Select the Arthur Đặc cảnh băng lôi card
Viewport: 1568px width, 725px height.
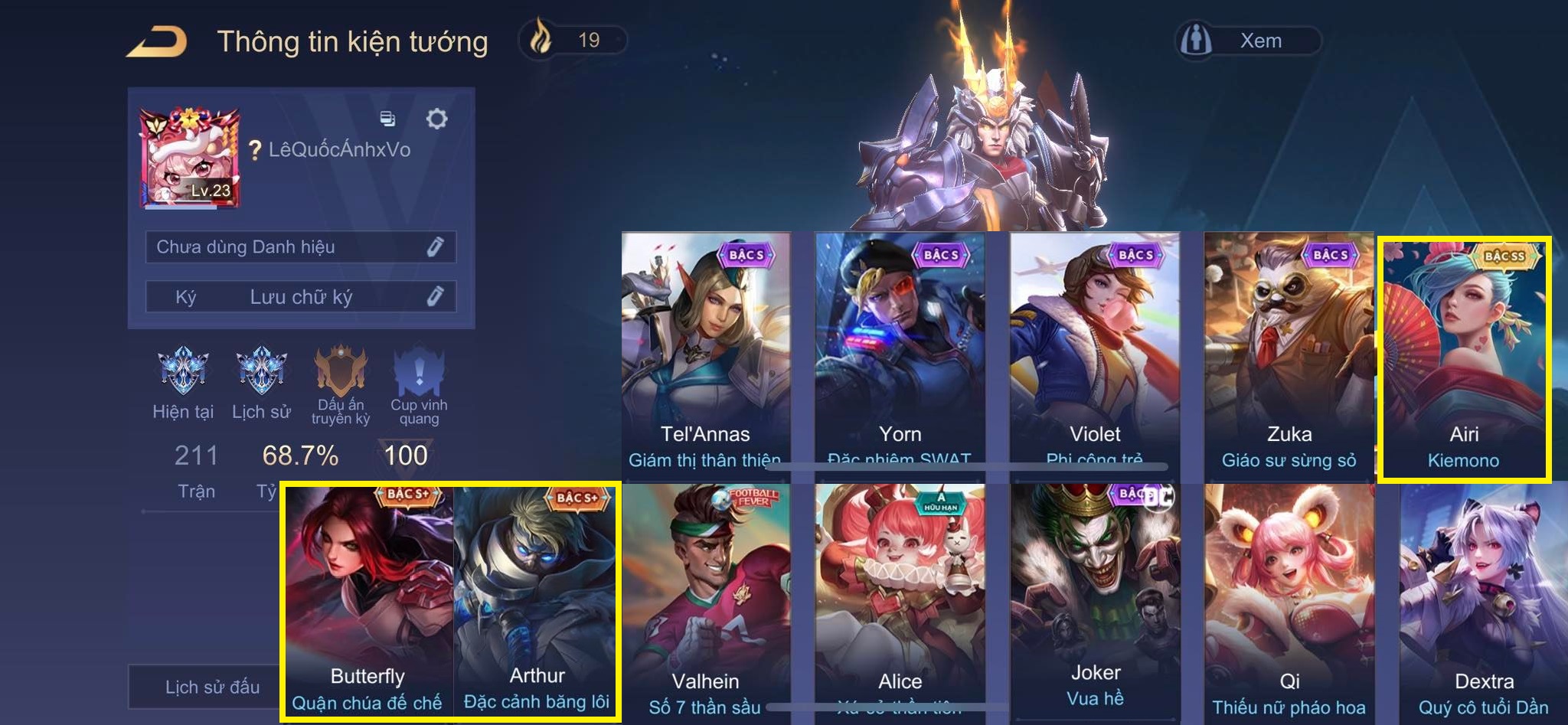click(536, 601)
